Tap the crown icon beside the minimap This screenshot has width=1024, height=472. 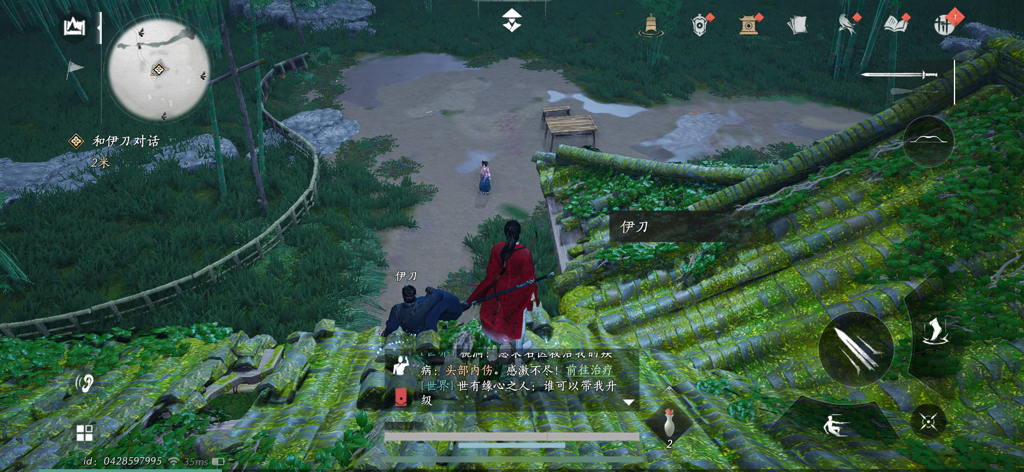point(75,27)
